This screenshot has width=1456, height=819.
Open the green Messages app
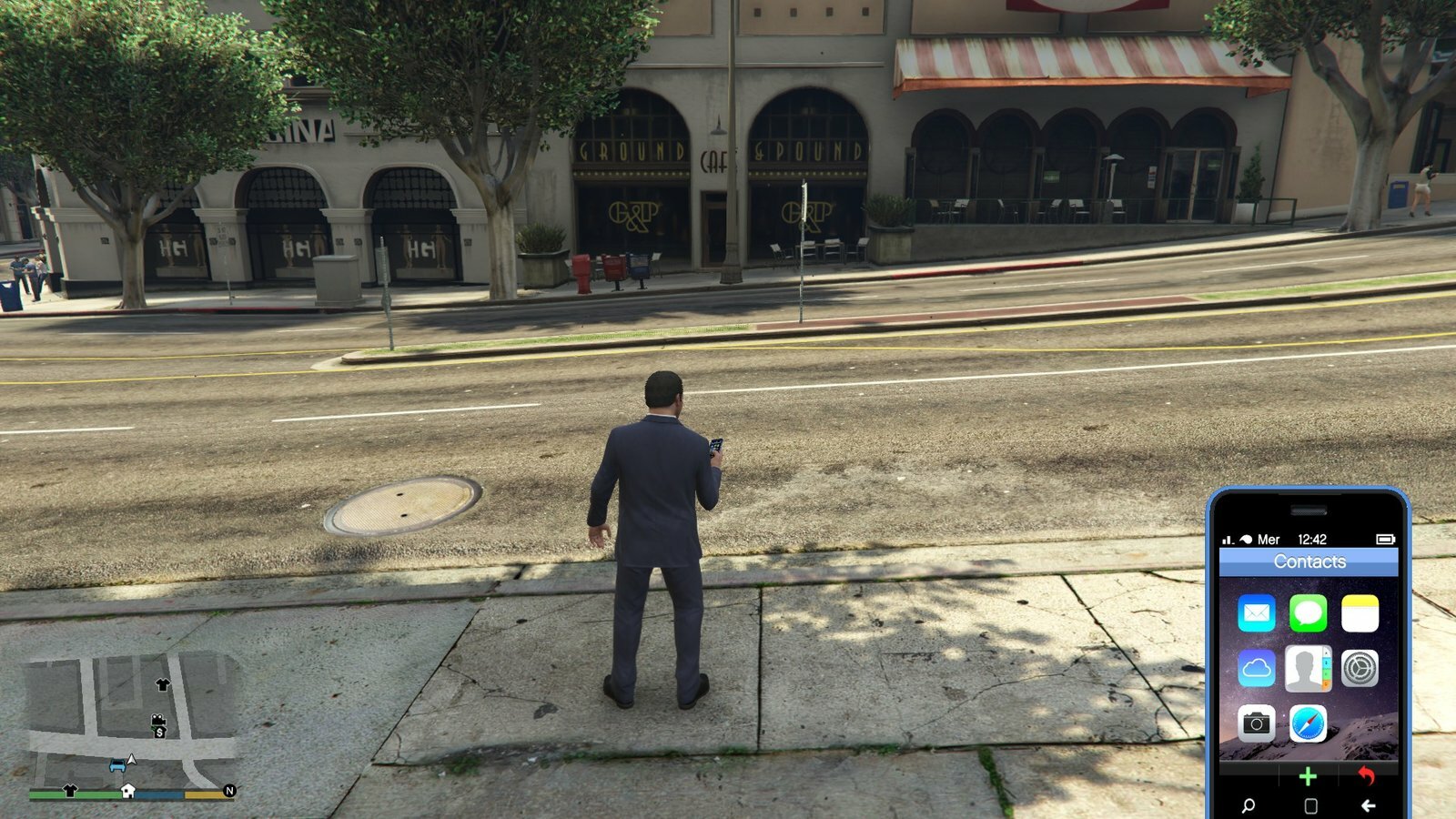[1308, 613]
